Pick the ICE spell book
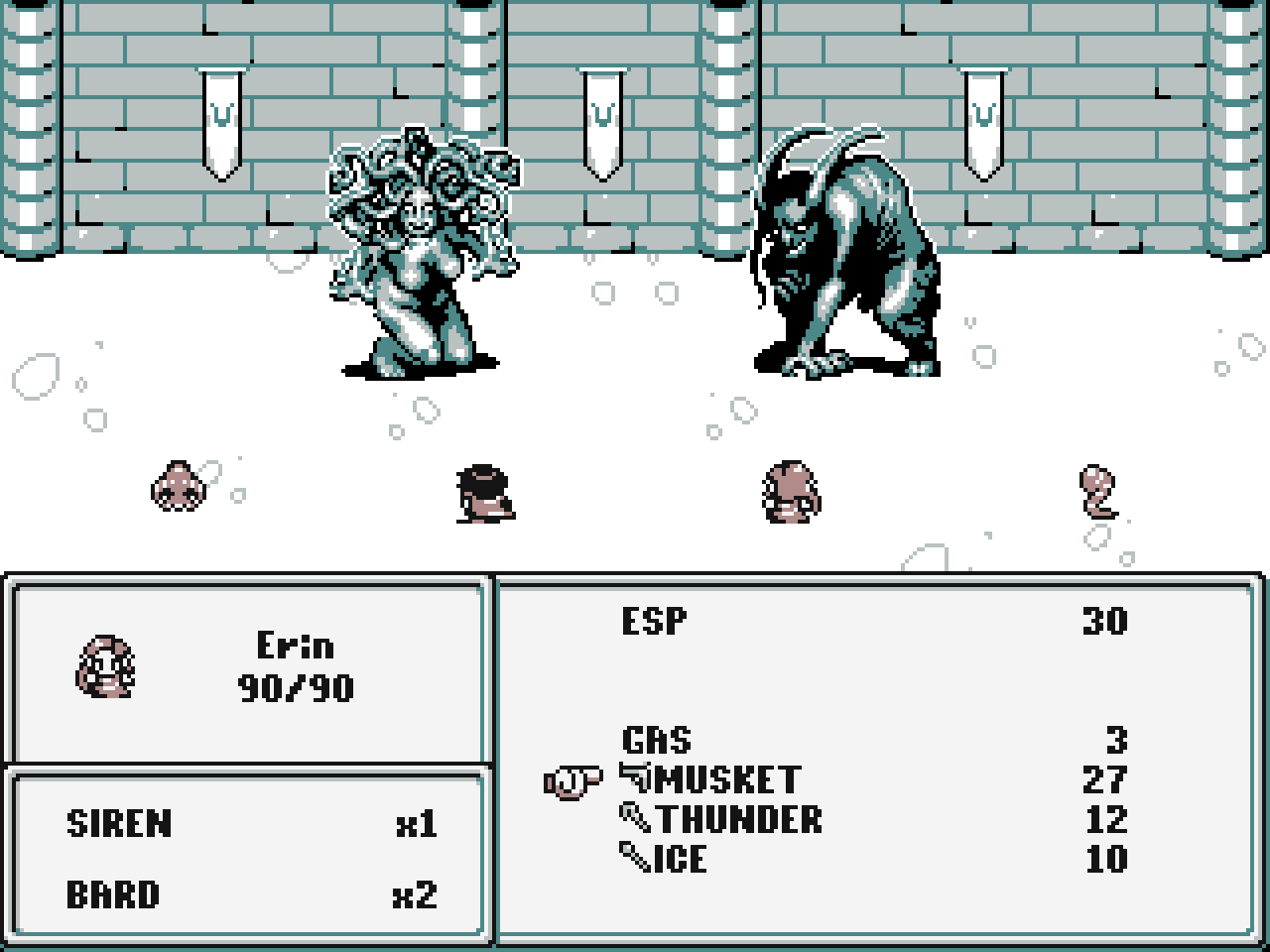Image resolution: width=1270 pixels, height=952 pixels. (x=680, y=859)
